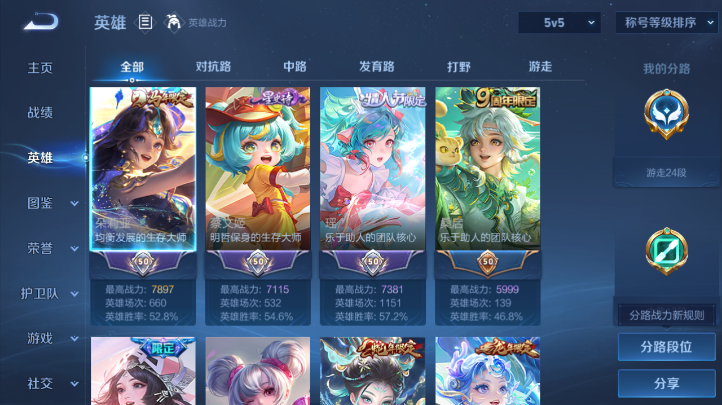Expand the 荣誉 sidebar entry
Screen dimensions: 722x405
(52, 248)
